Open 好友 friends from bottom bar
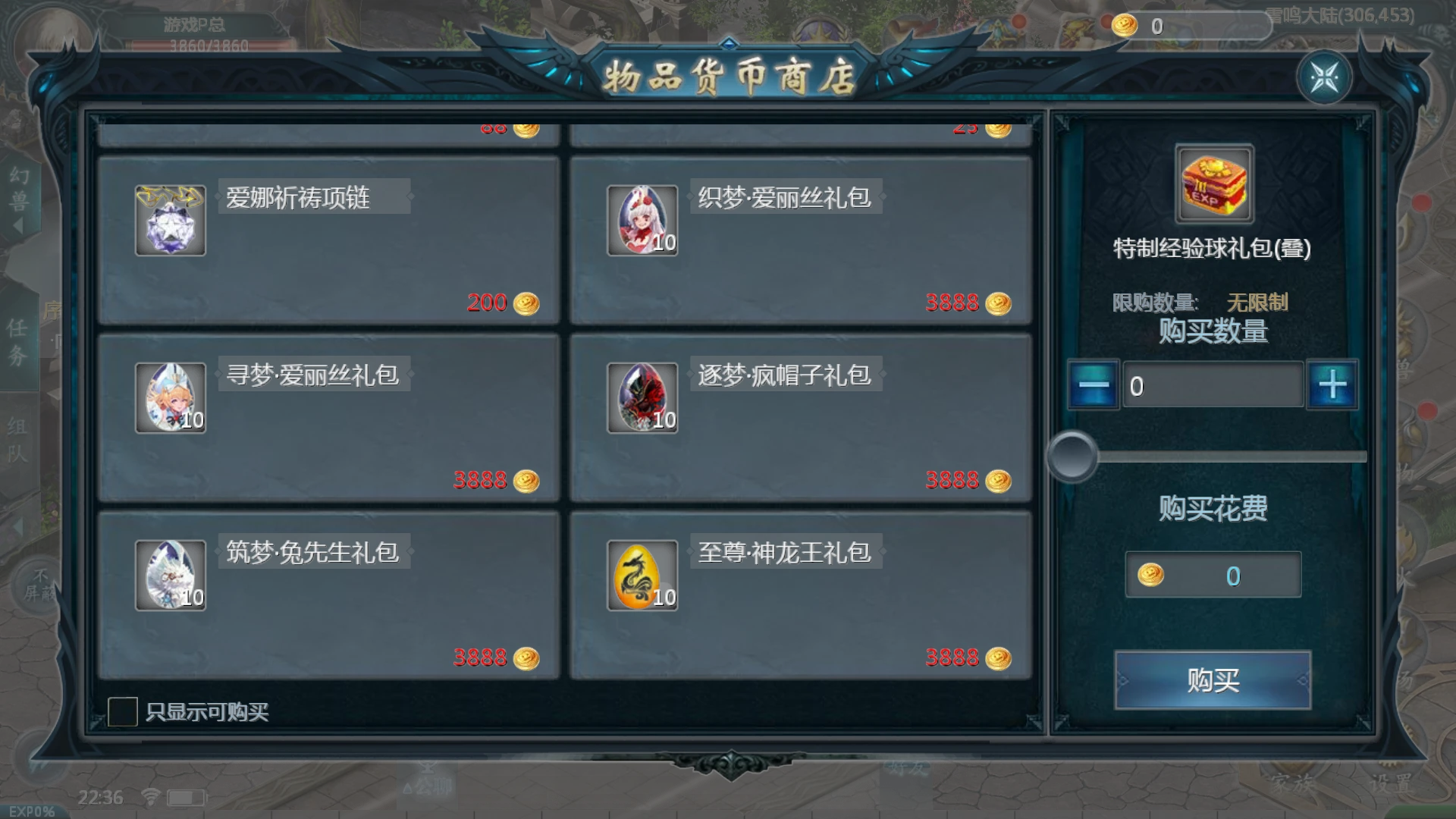The image size is (1456, 819). (908, 767)
